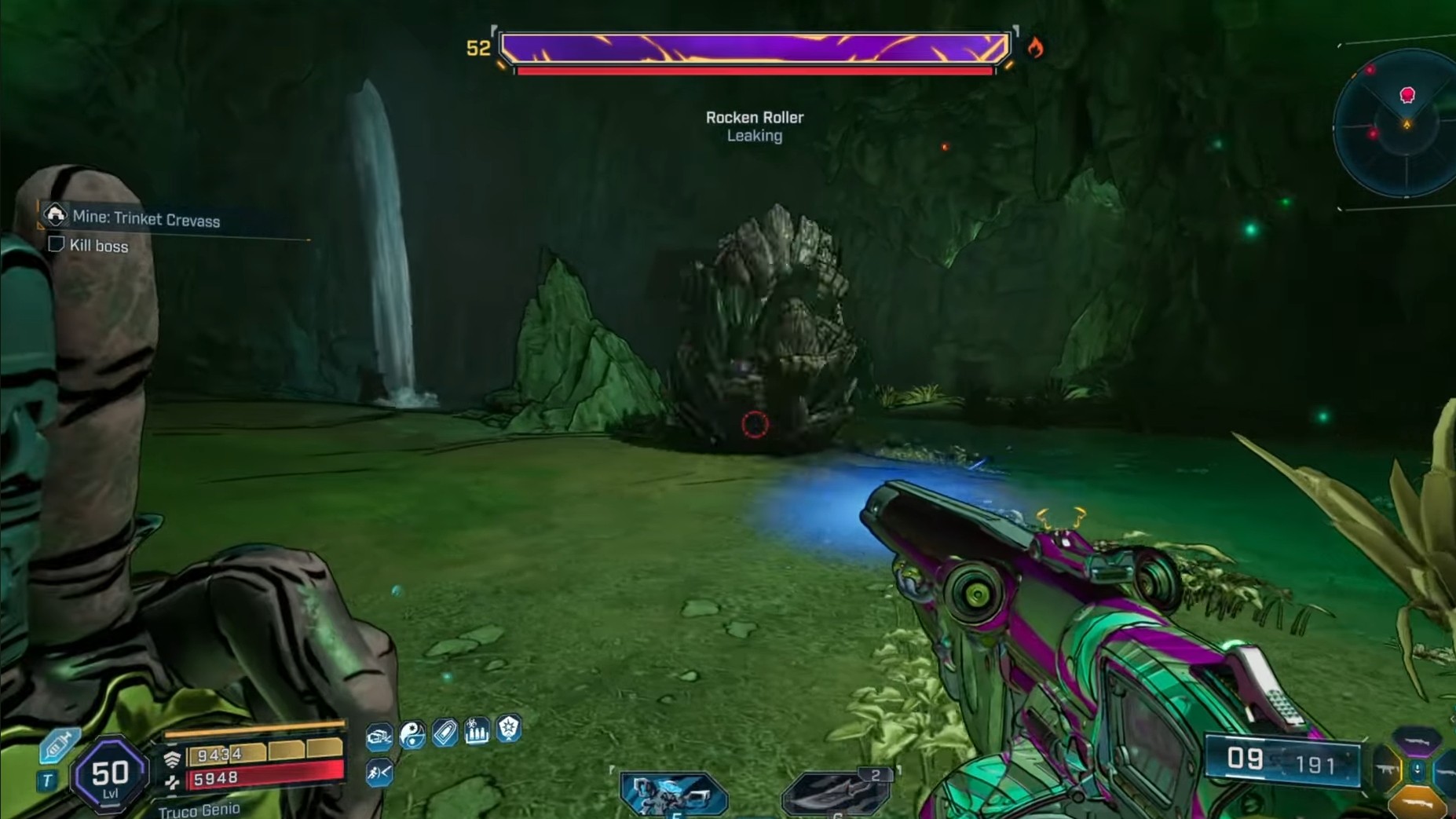
Task: Inspect the biohazard ammo buff icon
Action: (477, 731)
